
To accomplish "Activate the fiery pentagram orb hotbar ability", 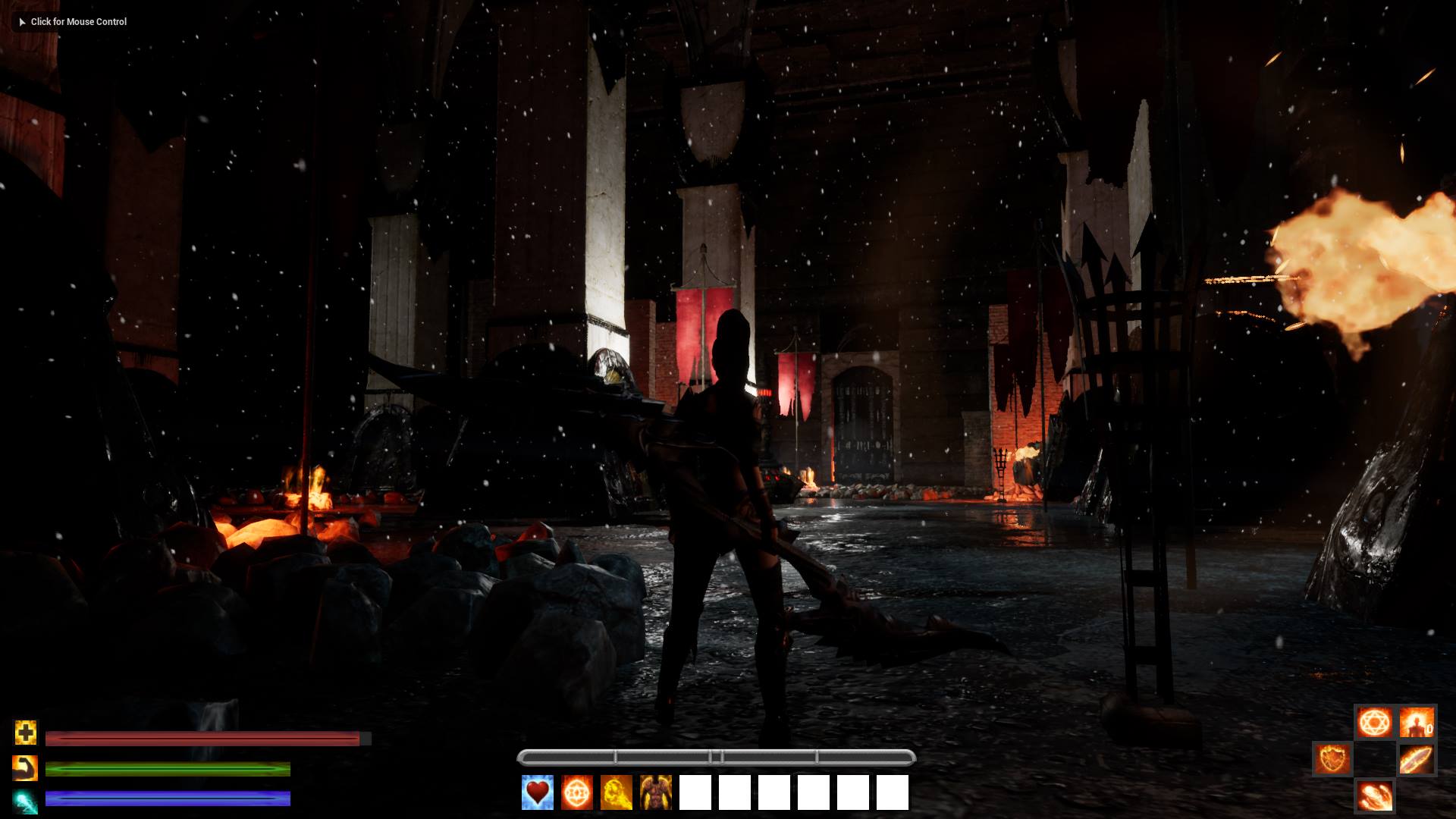I will coord(576,793).
